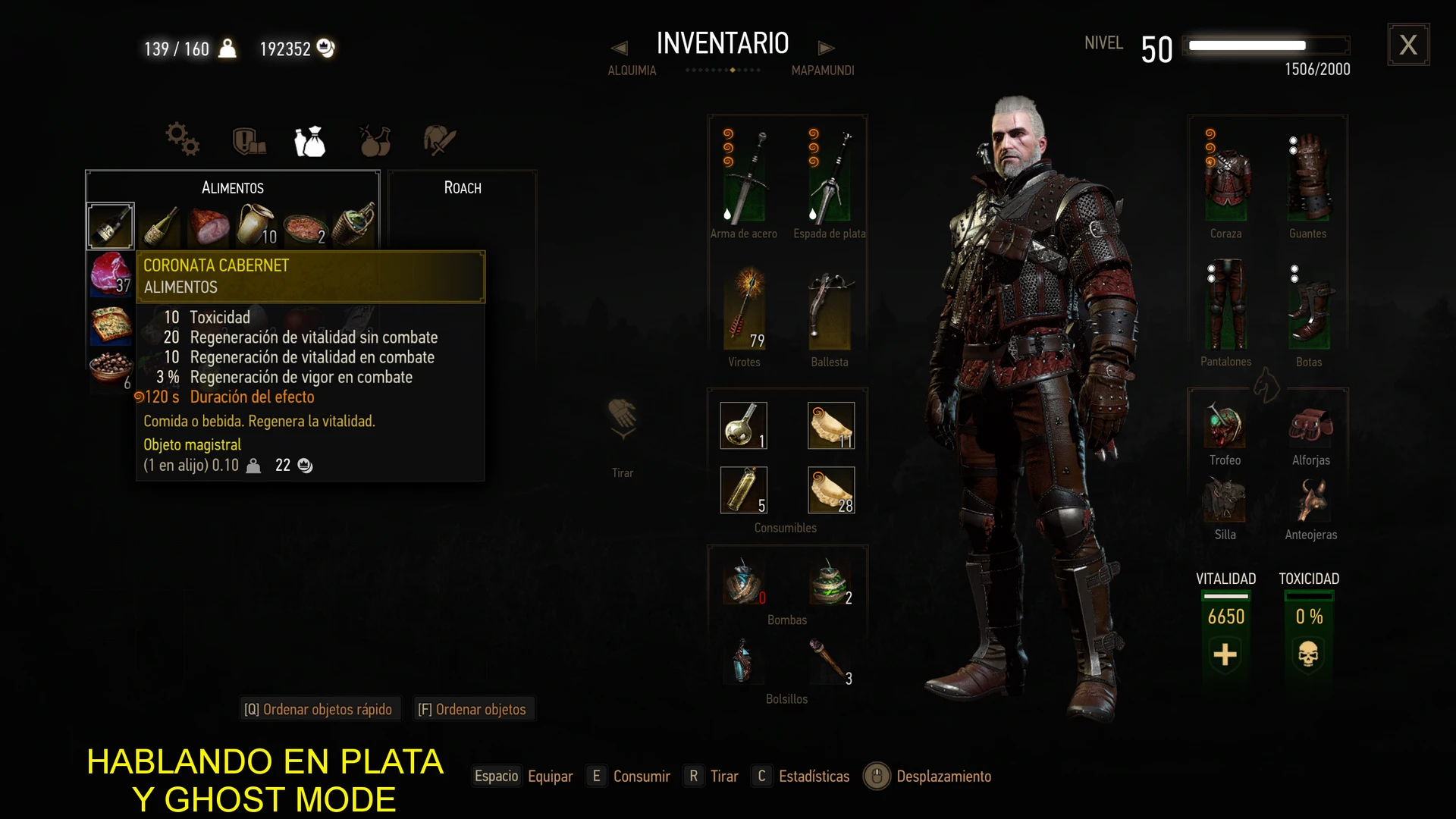Select the Trofeo trophy slot
Screen dimensions: 1456x819
point(1225,426)
